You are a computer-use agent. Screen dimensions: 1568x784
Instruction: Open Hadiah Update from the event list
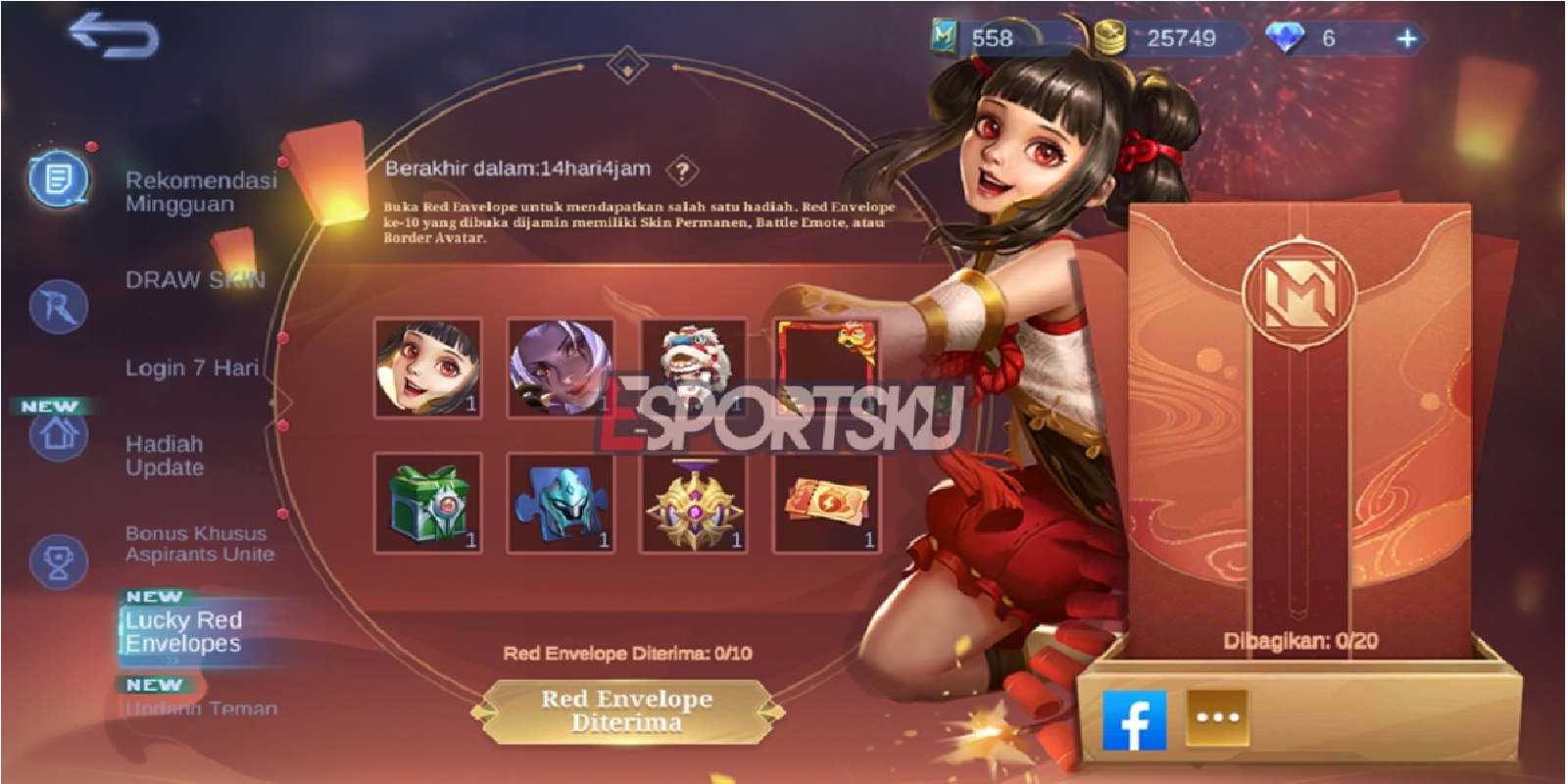tap(166, 456)
